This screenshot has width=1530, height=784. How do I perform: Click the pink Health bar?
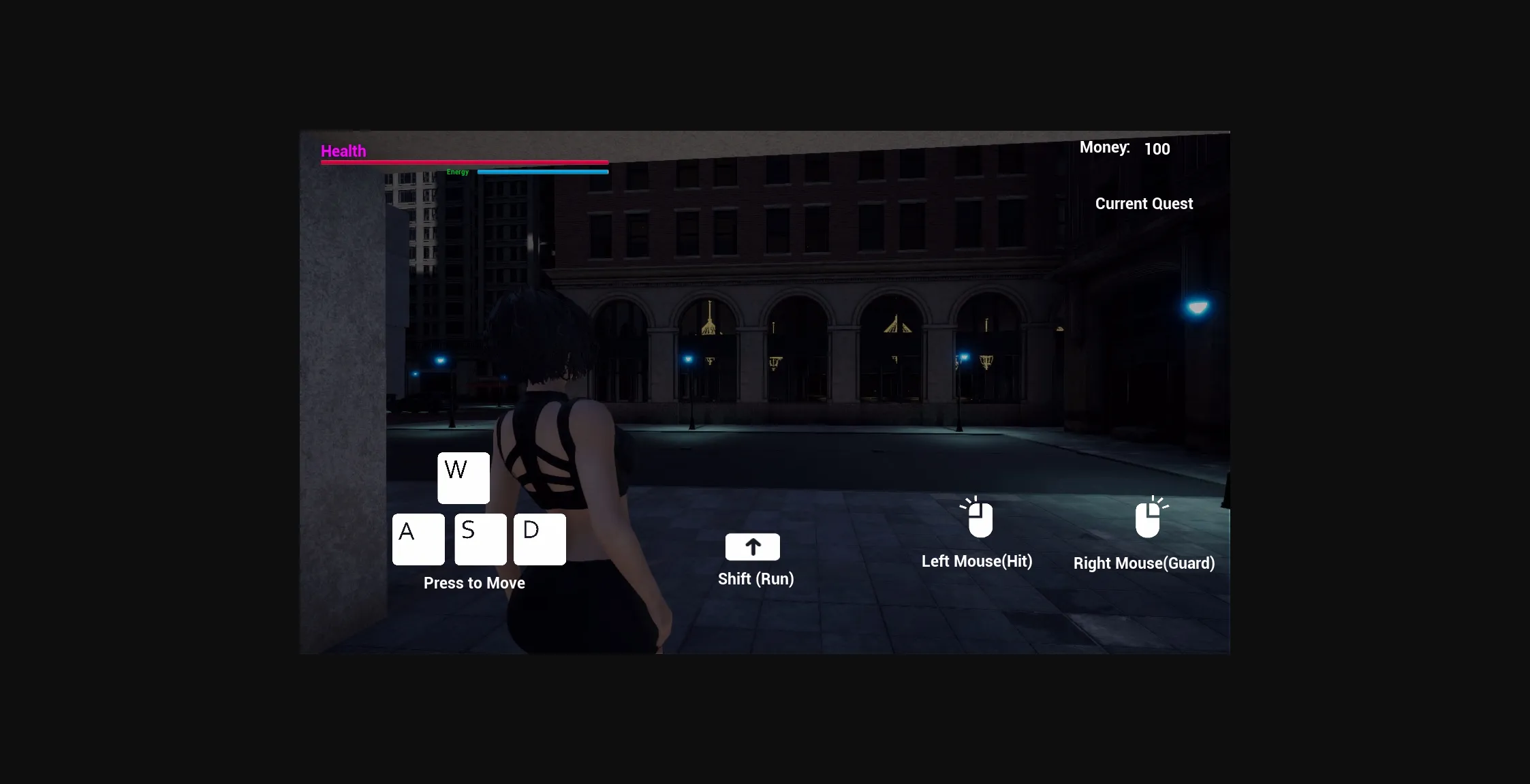coord(464,162)
